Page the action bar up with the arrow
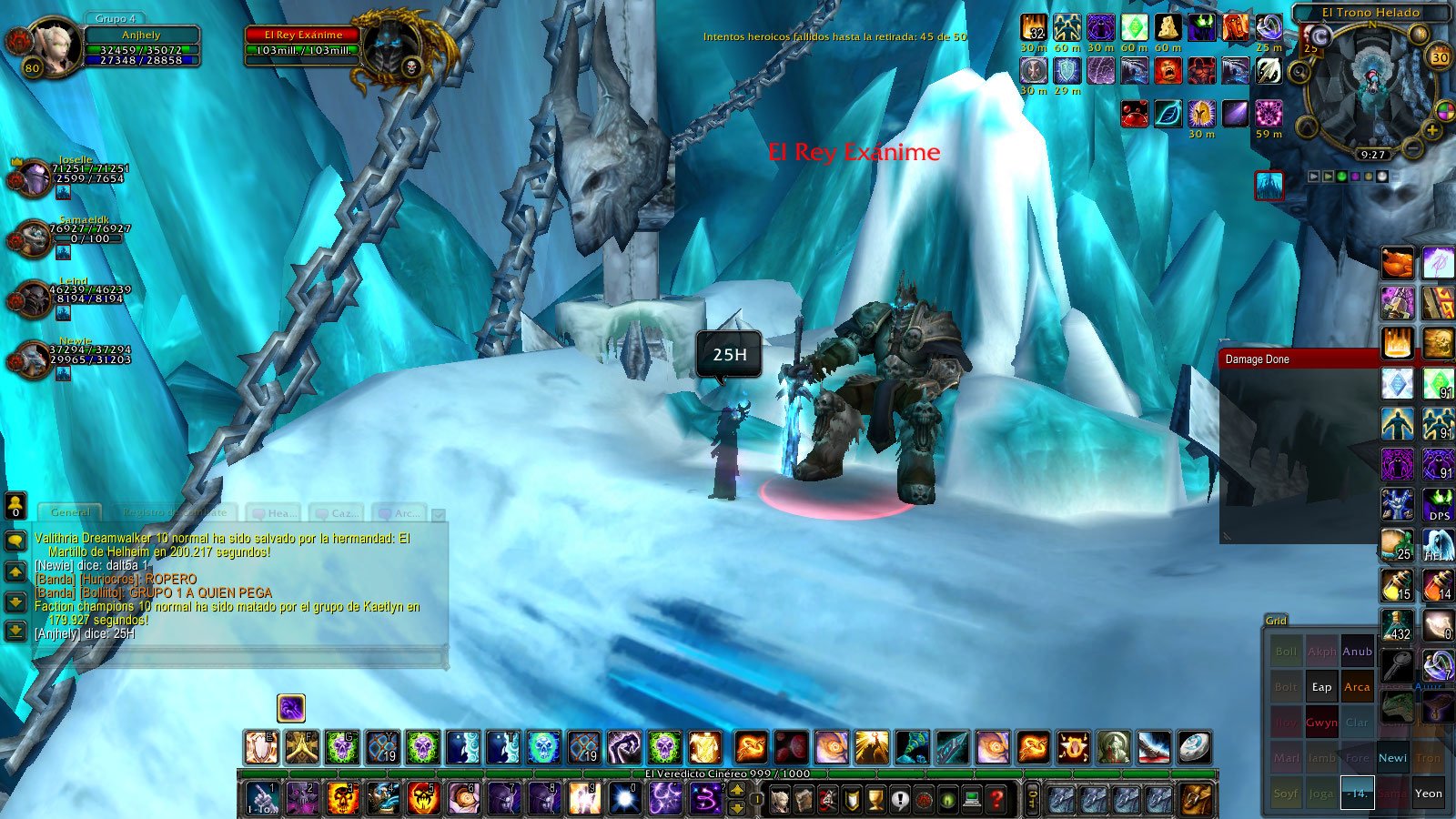The image size is (1456, 819). [737, 790]
